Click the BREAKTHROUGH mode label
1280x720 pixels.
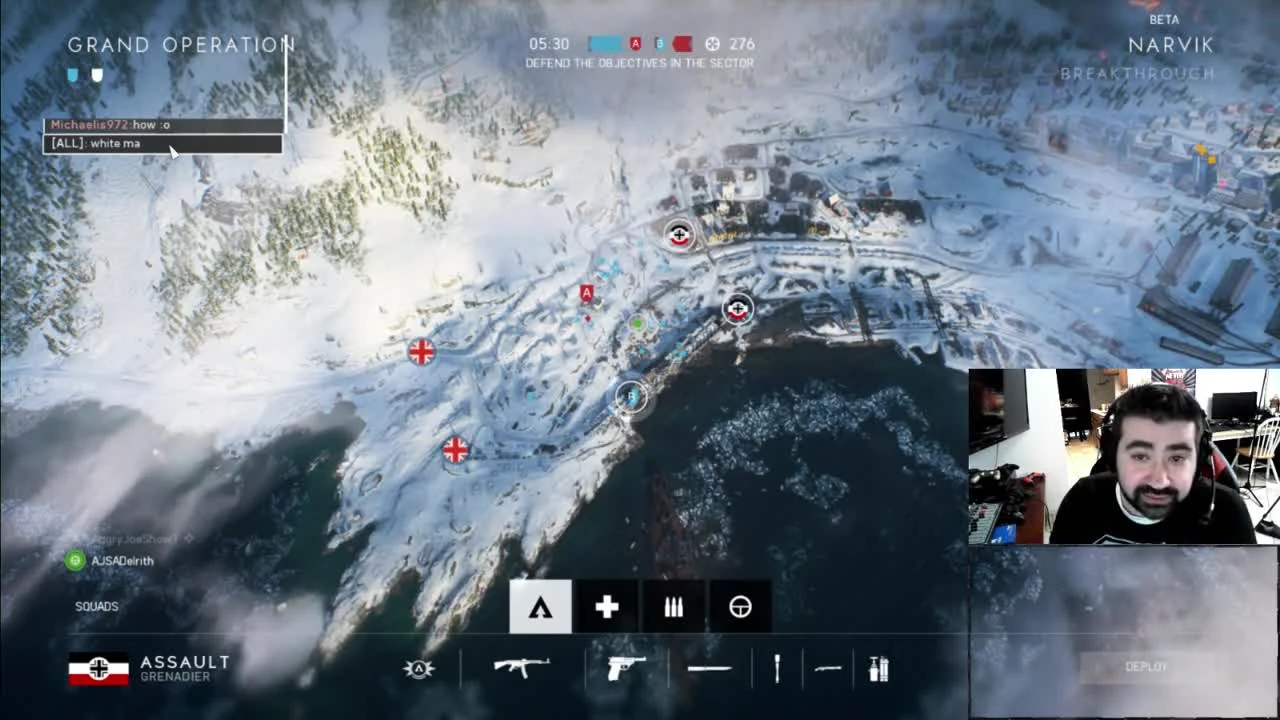click(1137, 73)
